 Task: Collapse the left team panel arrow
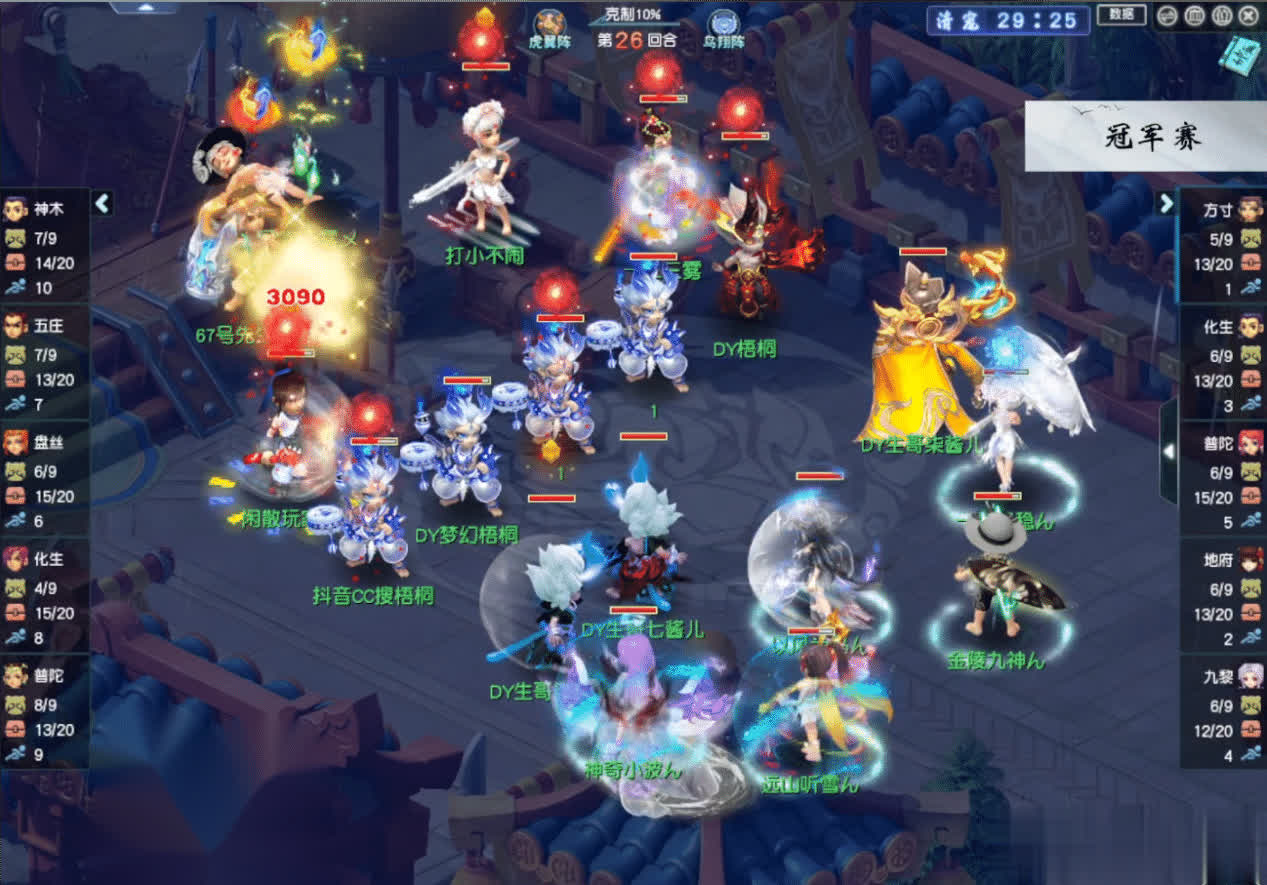pyautogui.click(x=102, y=204)
